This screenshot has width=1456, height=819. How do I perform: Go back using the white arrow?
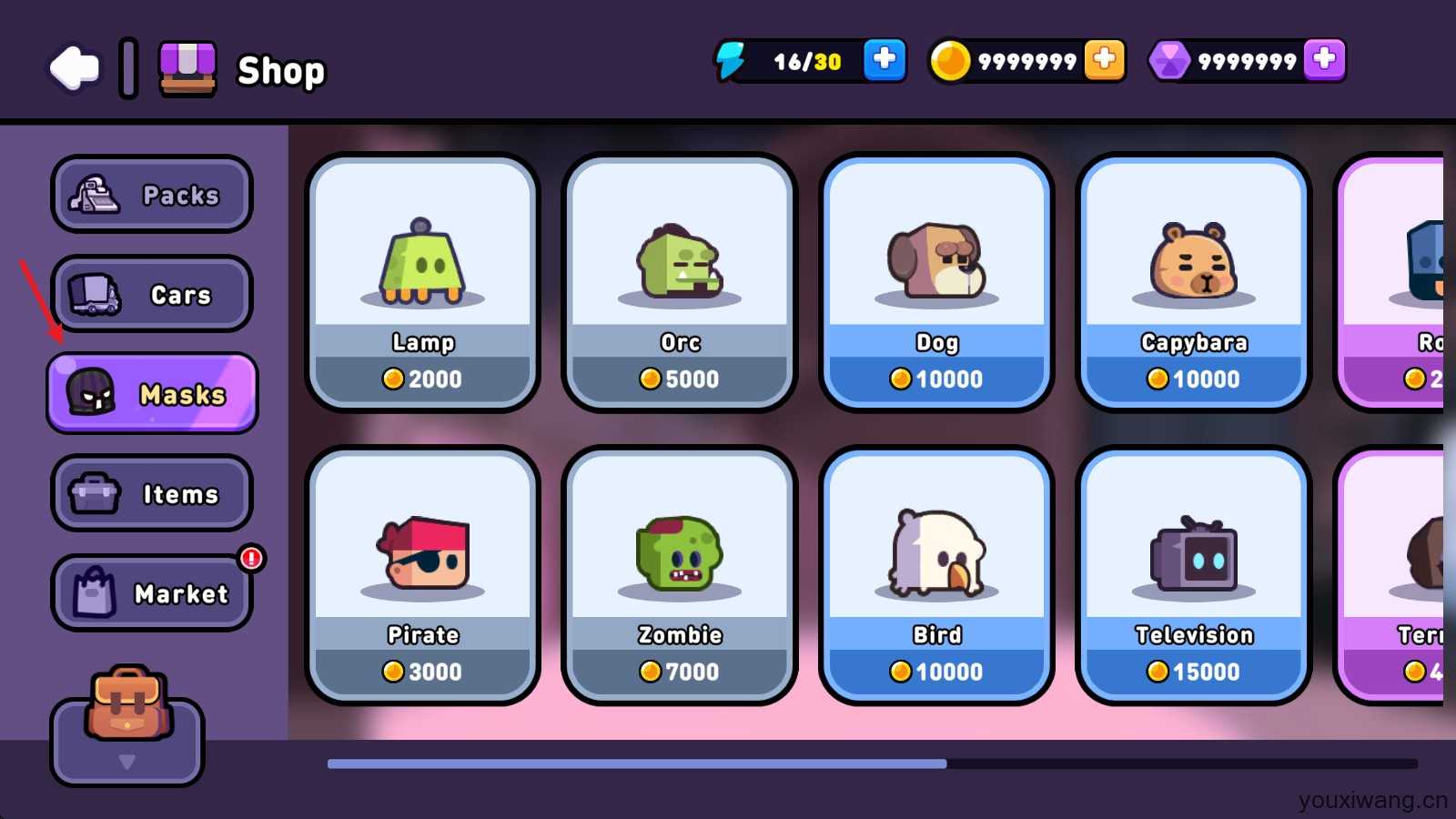click(x=75, y=68)
